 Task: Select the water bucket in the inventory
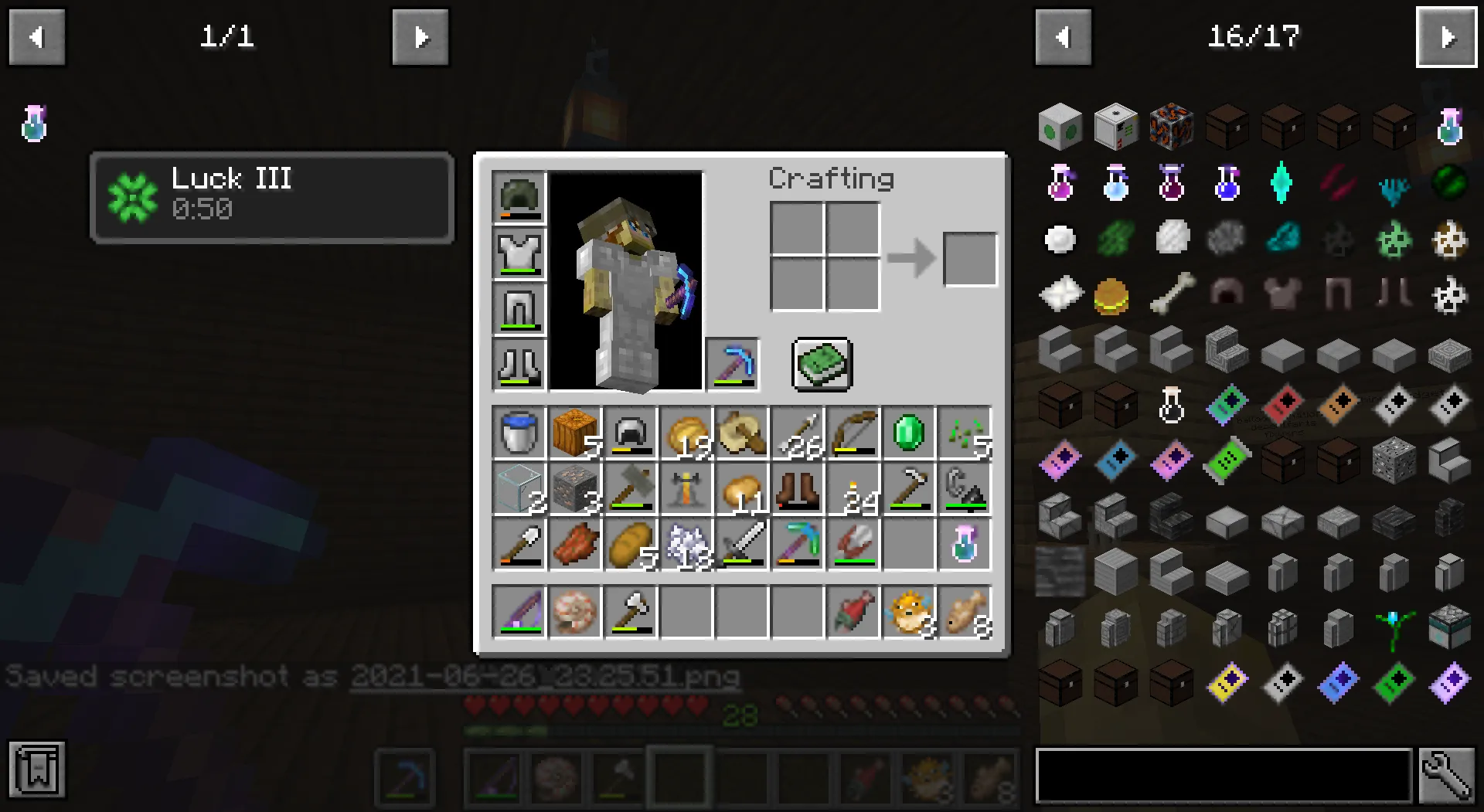(519, 433)
